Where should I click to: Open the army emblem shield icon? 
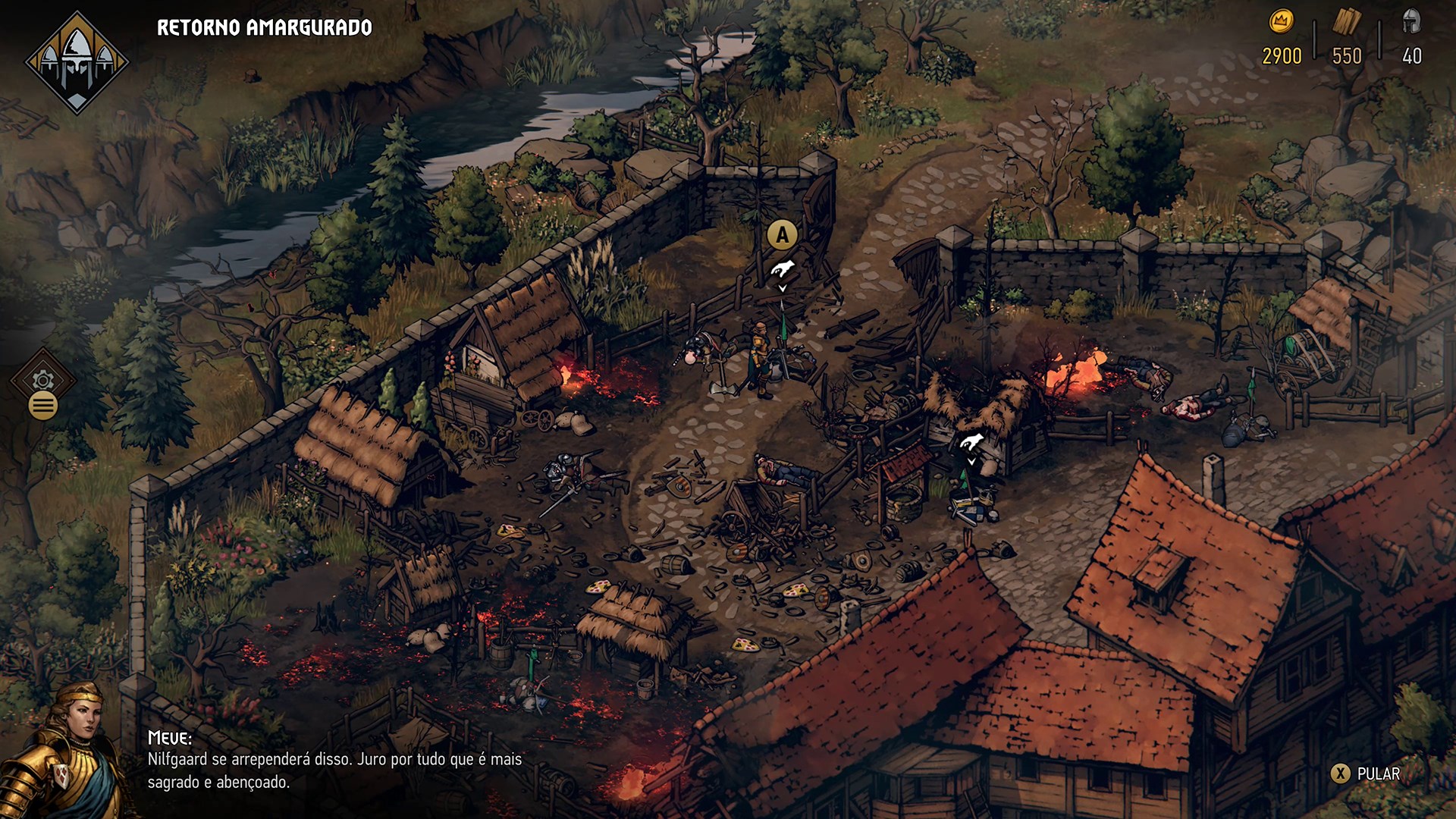coord(77,62)
